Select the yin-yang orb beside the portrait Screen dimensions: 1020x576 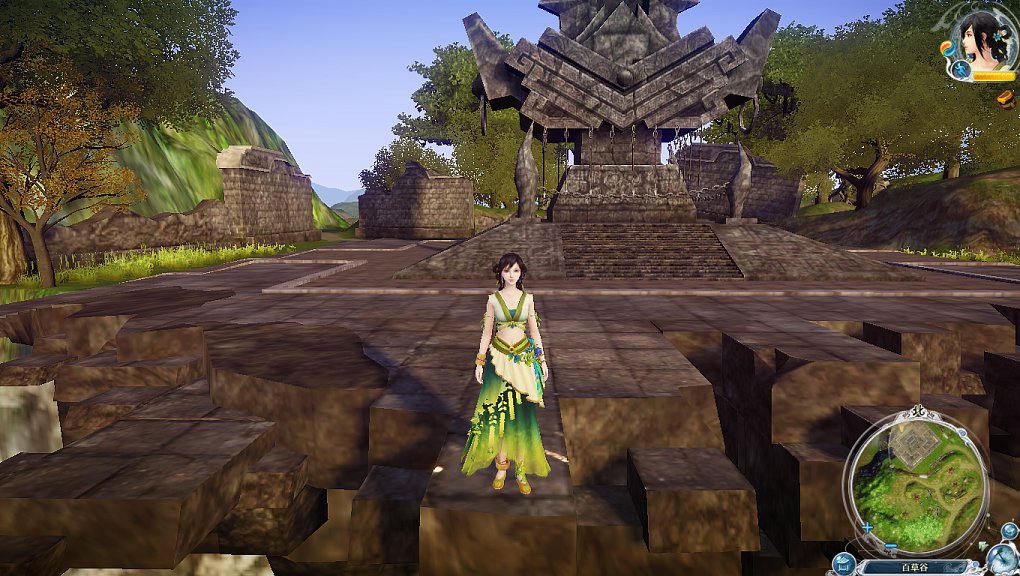tap(946, 47)
